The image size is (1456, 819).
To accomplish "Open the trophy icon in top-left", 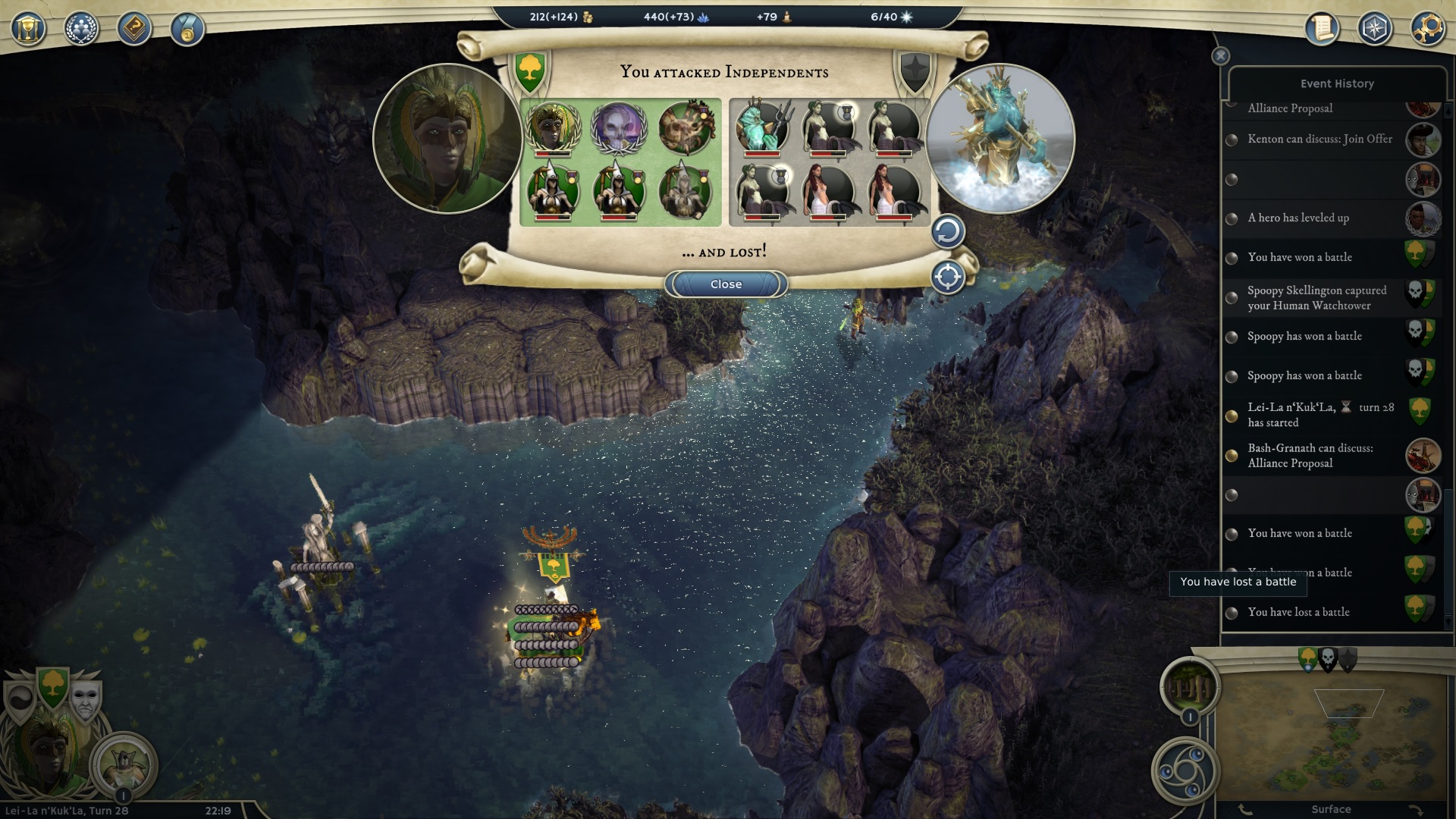I will (28, 30).
